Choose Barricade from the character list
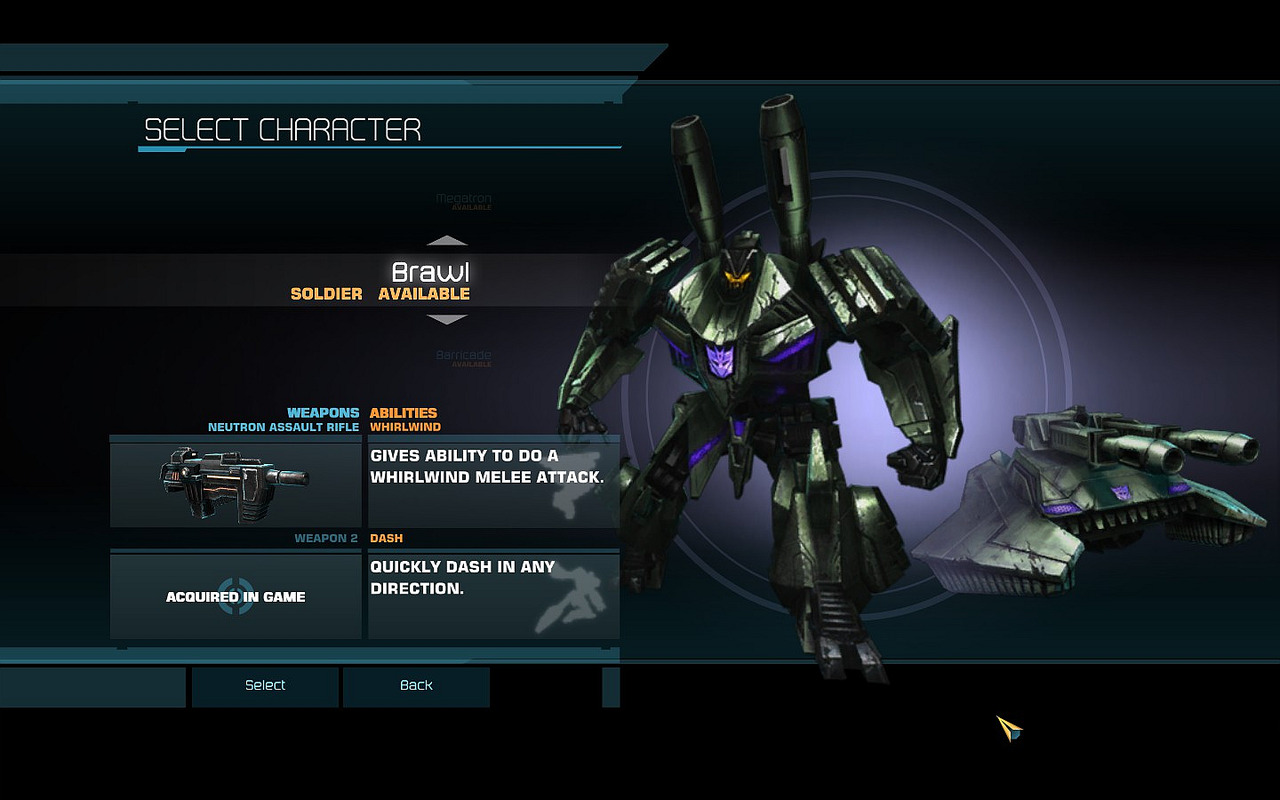The width and height of the screenshot is (1280, 800). 463,356
